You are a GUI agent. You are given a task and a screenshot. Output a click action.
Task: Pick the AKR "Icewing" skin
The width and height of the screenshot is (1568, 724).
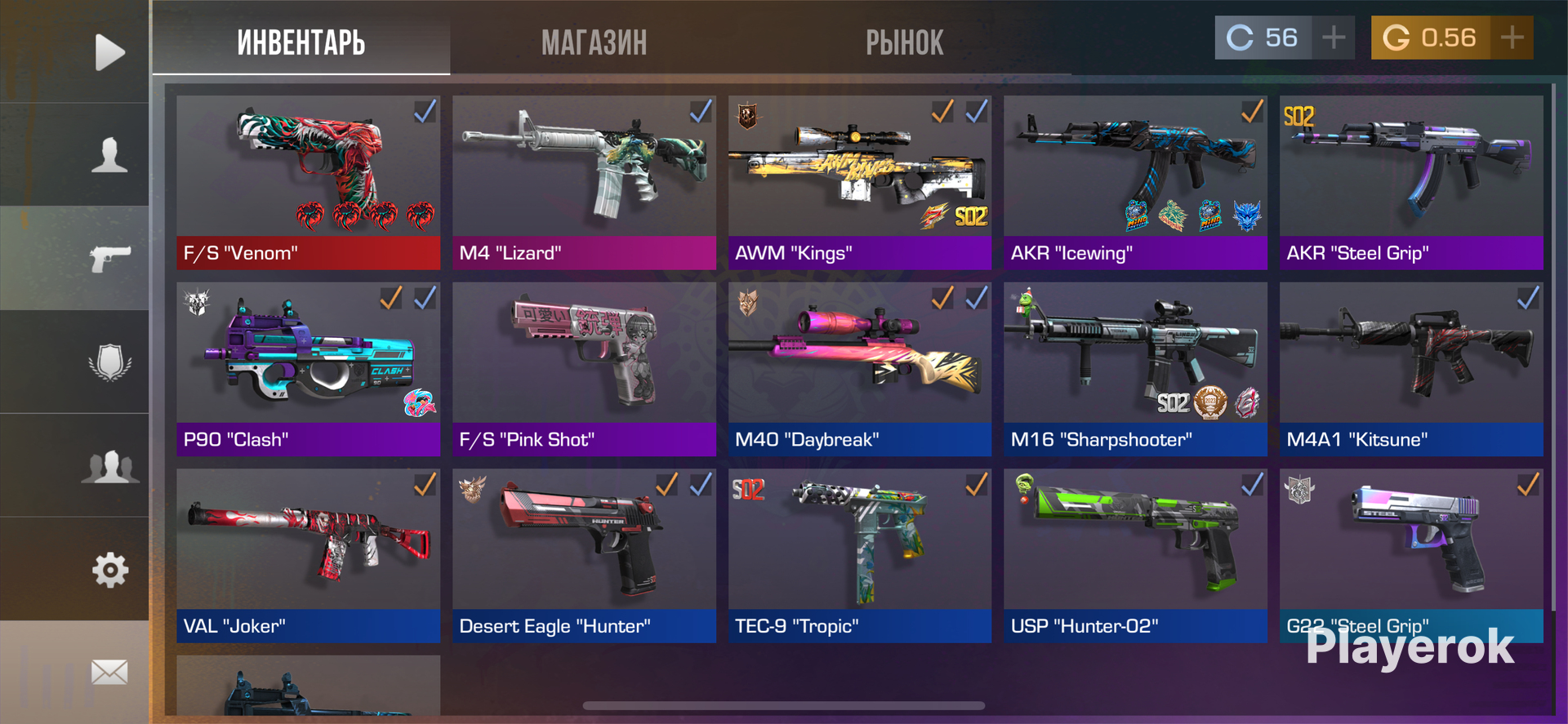pyautogui.click(x=1135, y=182)
